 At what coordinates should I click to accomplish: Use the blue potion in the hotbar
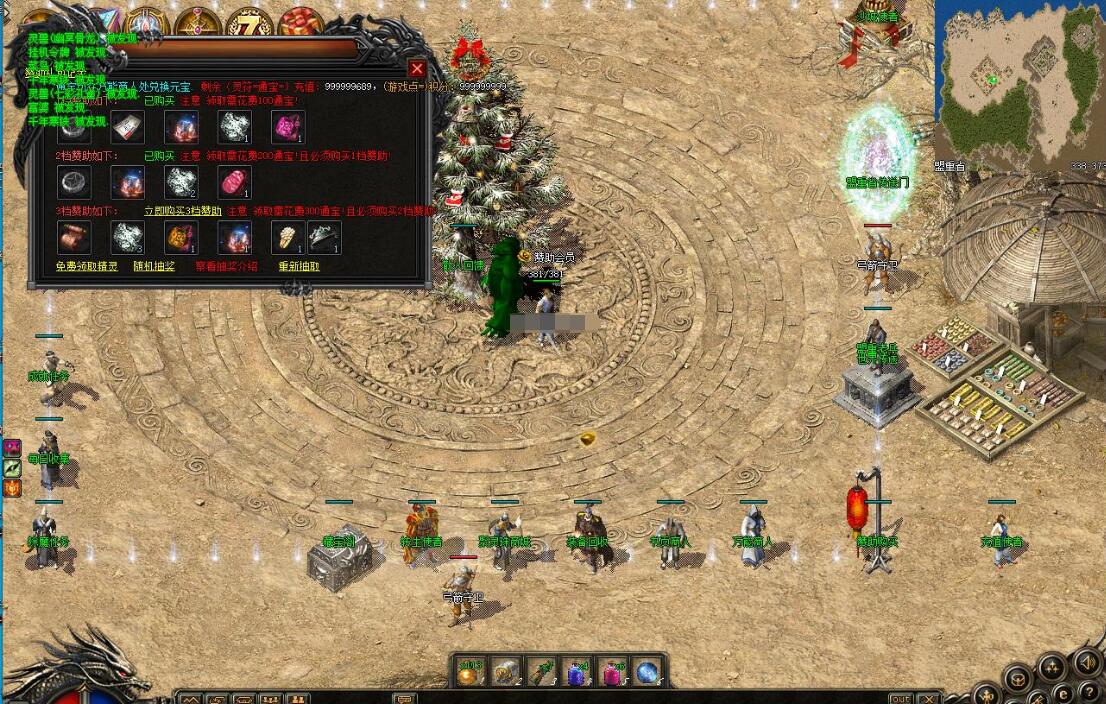pyautogui.click(x=577, y=673)
